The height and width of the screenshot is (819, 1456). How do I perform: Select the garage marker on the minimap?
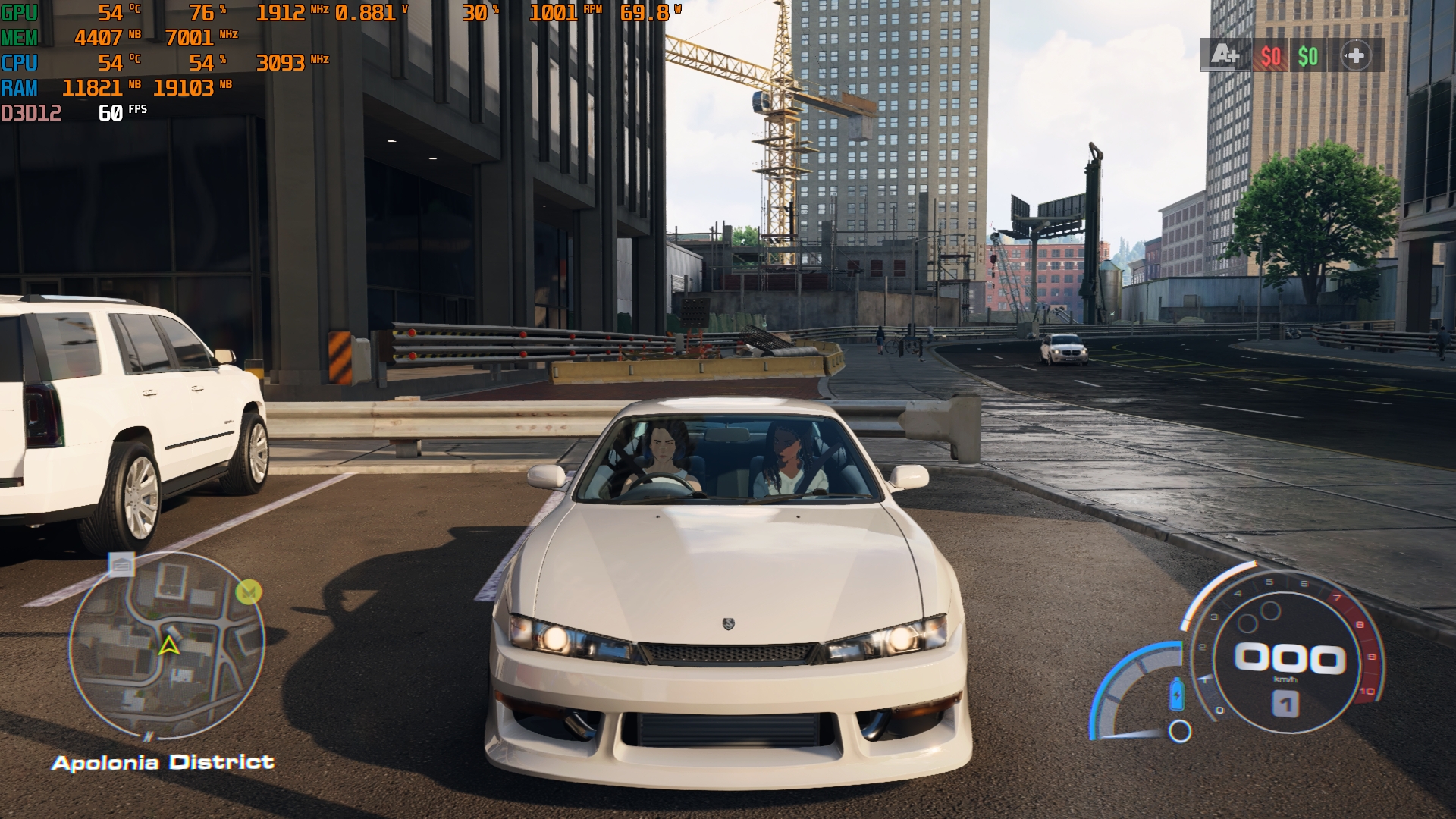point(121,564)
